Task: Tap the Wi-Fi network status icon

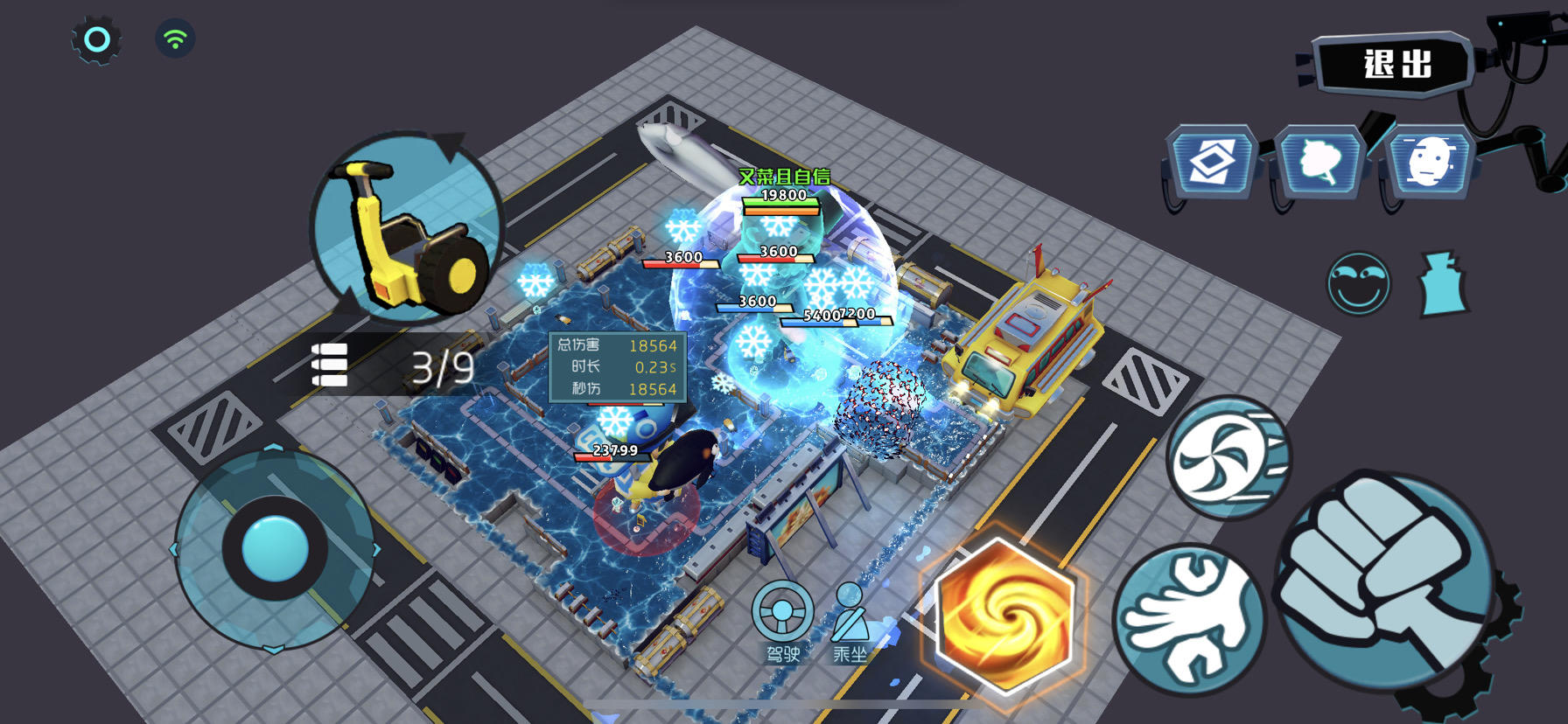Action: (175, 37)
